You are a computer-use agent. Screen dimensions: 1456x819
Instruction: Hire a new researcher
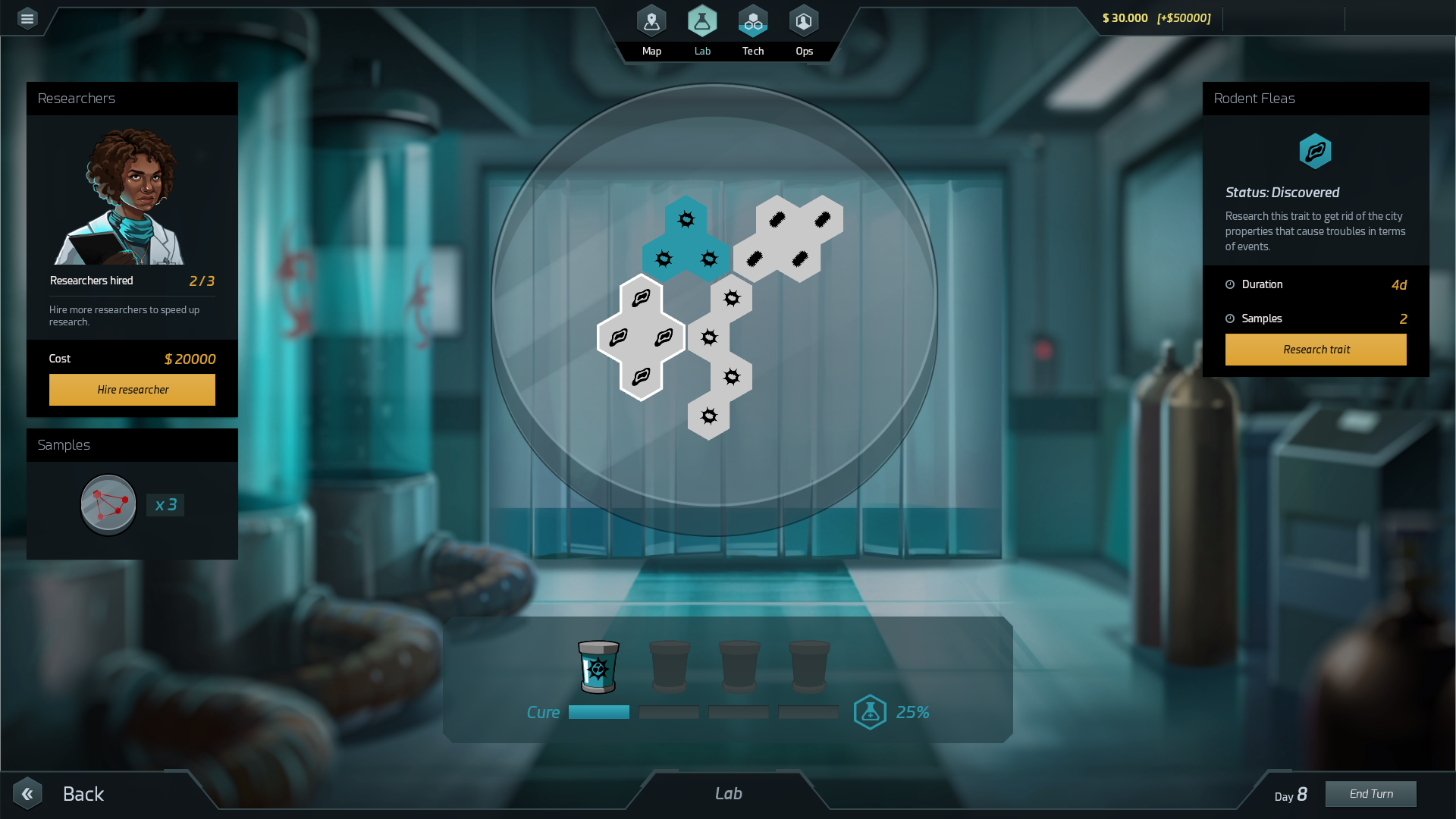(132, 389)
